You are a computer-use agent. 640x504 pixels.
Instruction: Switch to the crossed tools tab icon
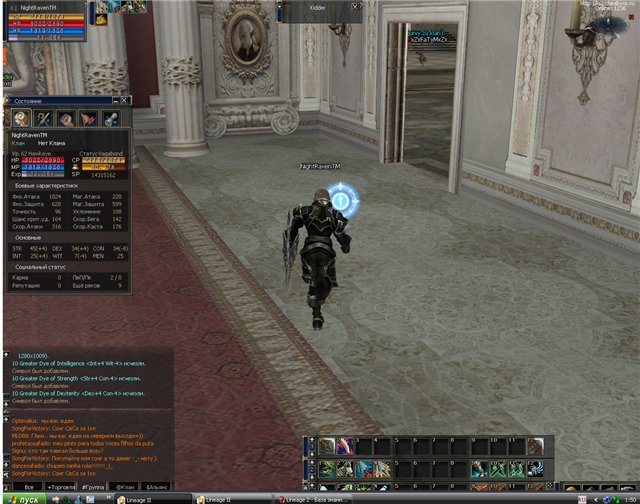[44, 118]
